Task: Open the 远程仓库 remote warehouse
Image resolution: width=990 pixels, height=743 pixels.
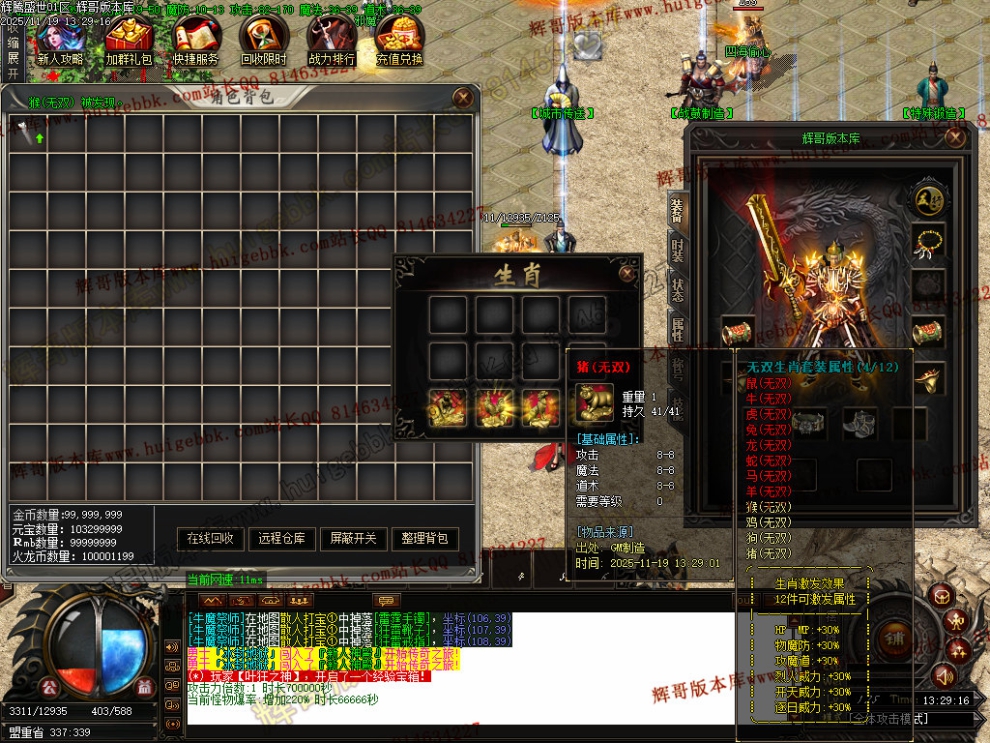Action: [282, 538]
